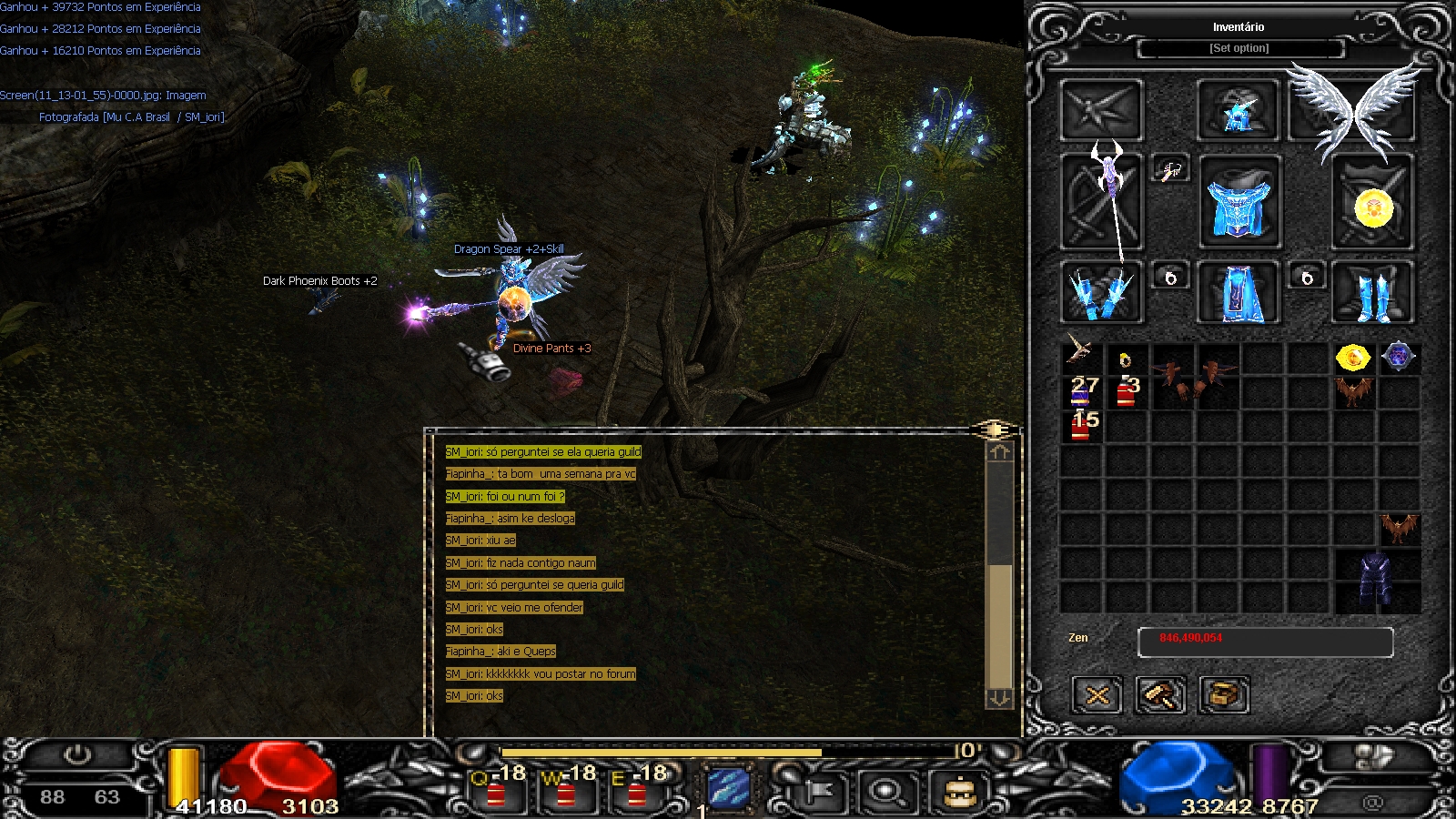Select the equipped blue gloves slot

tap(1102, 293)
